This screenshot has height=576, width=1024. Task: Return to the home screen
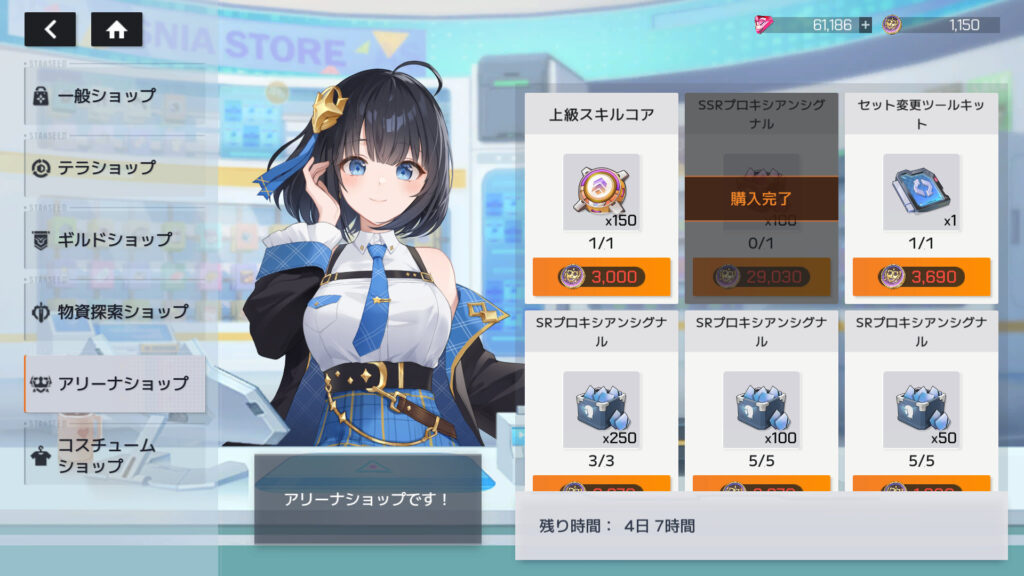coord(116,29)
